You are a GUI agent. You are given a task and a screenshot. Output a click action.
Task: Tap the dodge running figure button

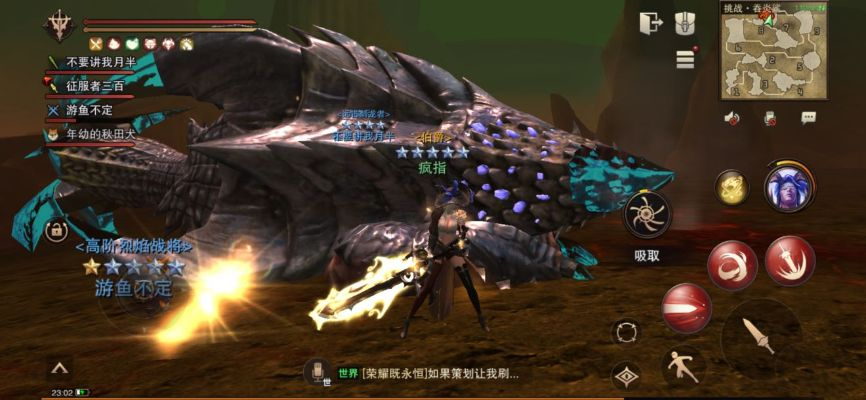[683, 367]
